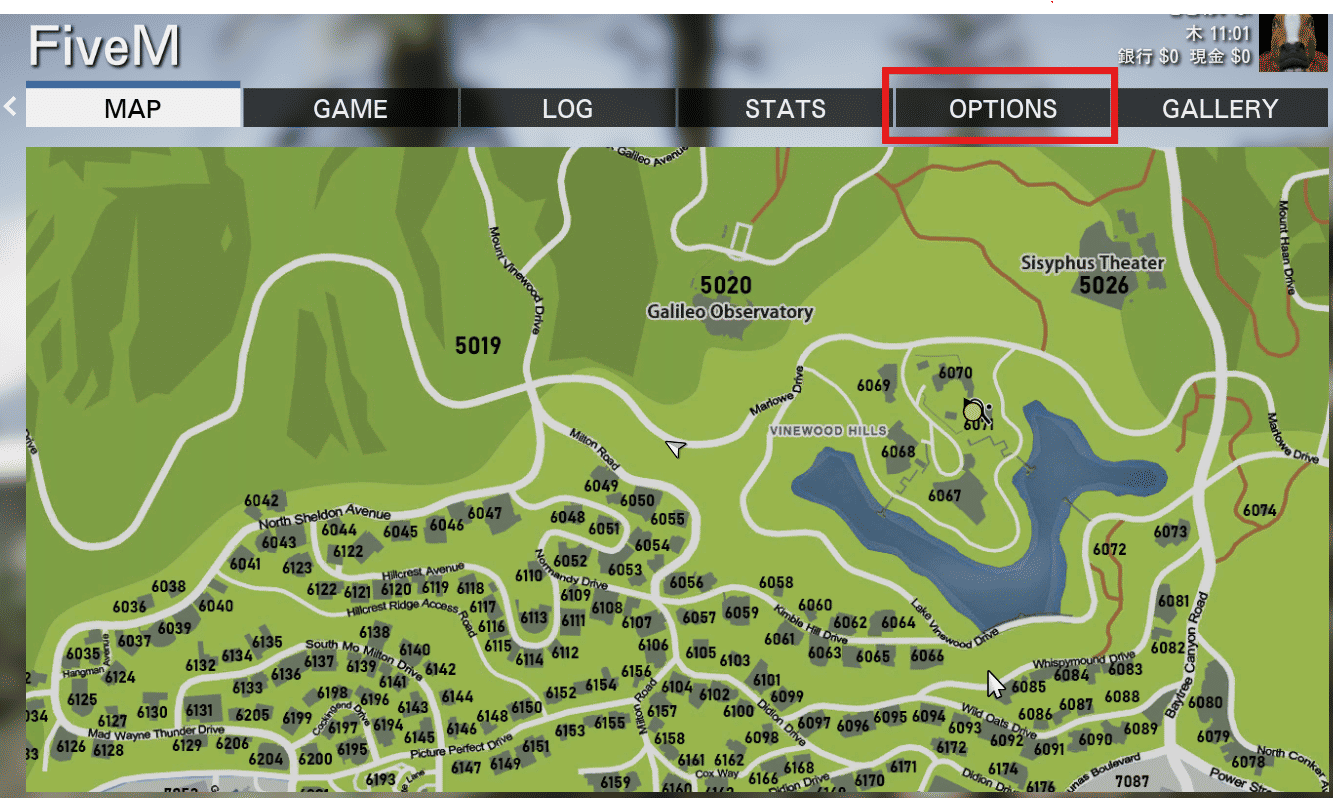The height and width of the screenshot is (798, 1333).
Task: Select the map blip near 6071
Action: (x=974, y=410)
